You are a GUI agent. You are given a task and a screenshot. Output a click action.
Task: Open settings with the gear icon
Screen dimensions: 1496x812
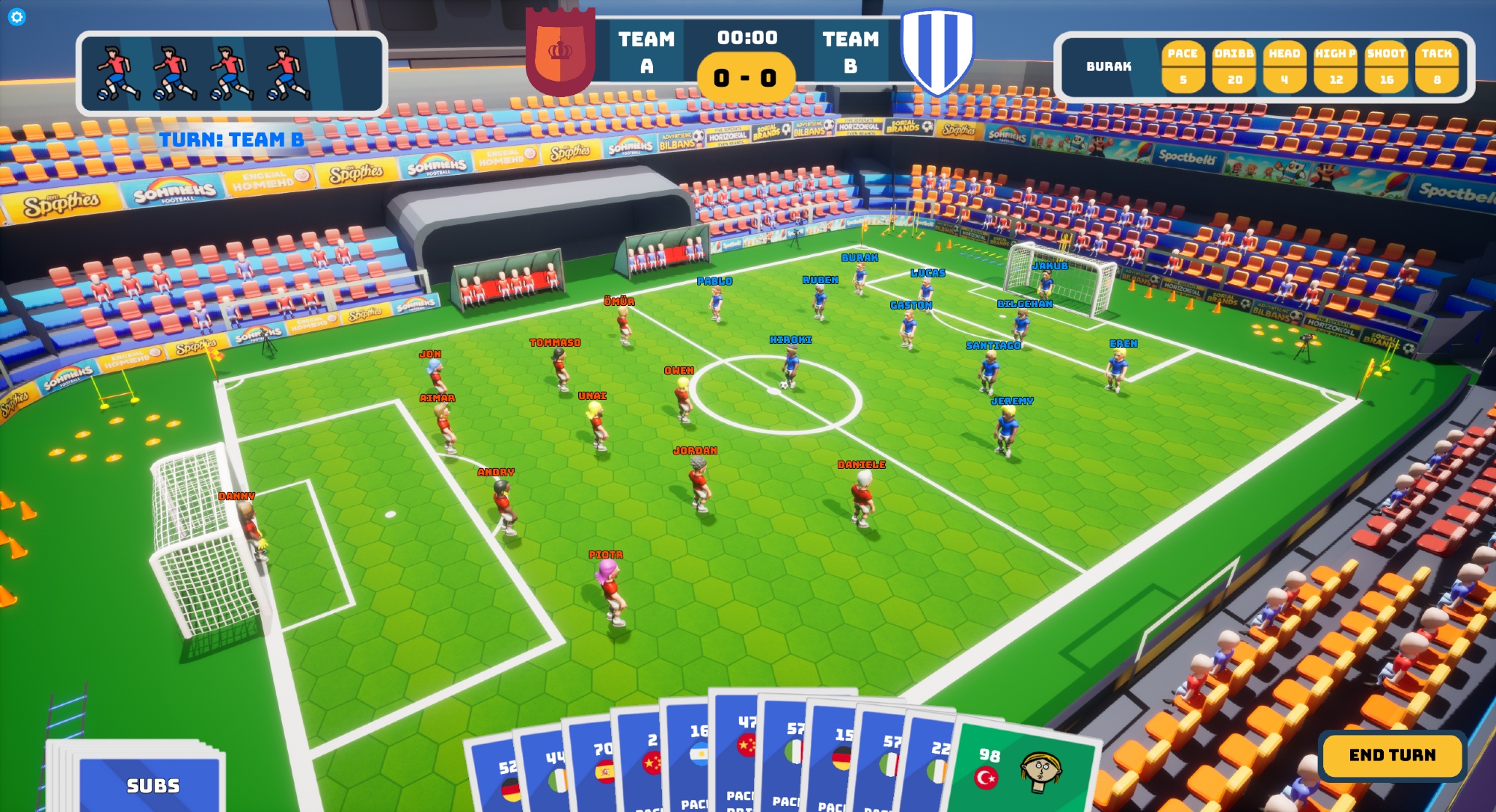pyautogui.click(x=16, y=16)
